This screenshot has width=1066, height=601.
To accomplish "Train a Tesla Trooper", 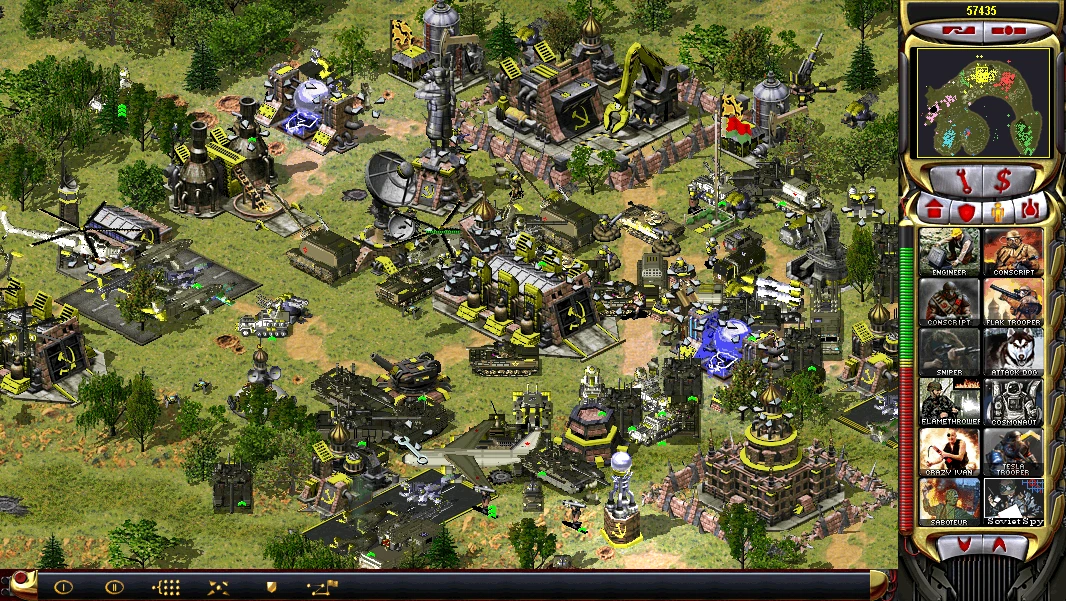I will [x=1013, y=452].
